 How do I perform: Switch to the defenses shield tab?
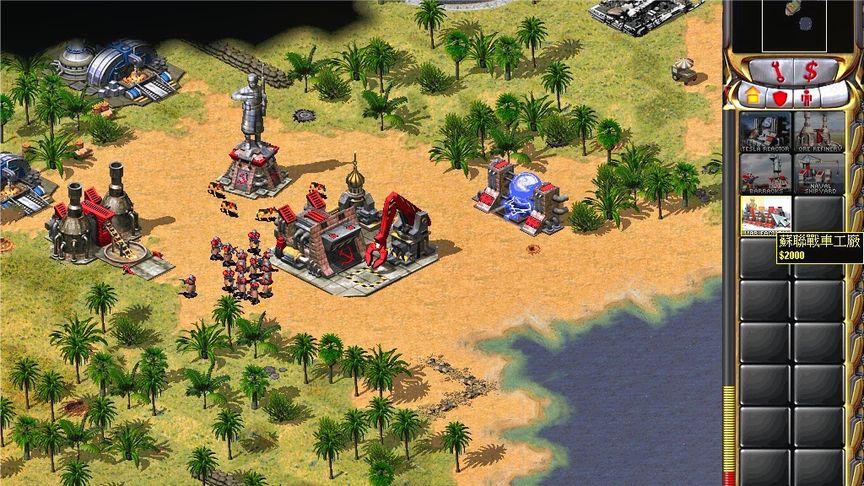(779, 97)
